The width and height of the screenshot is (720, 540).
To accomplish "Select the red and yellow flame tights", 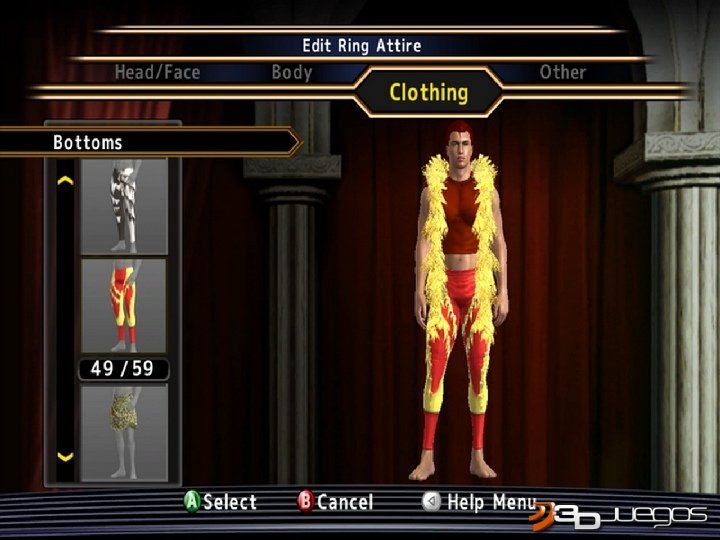I will pos(124,305).
